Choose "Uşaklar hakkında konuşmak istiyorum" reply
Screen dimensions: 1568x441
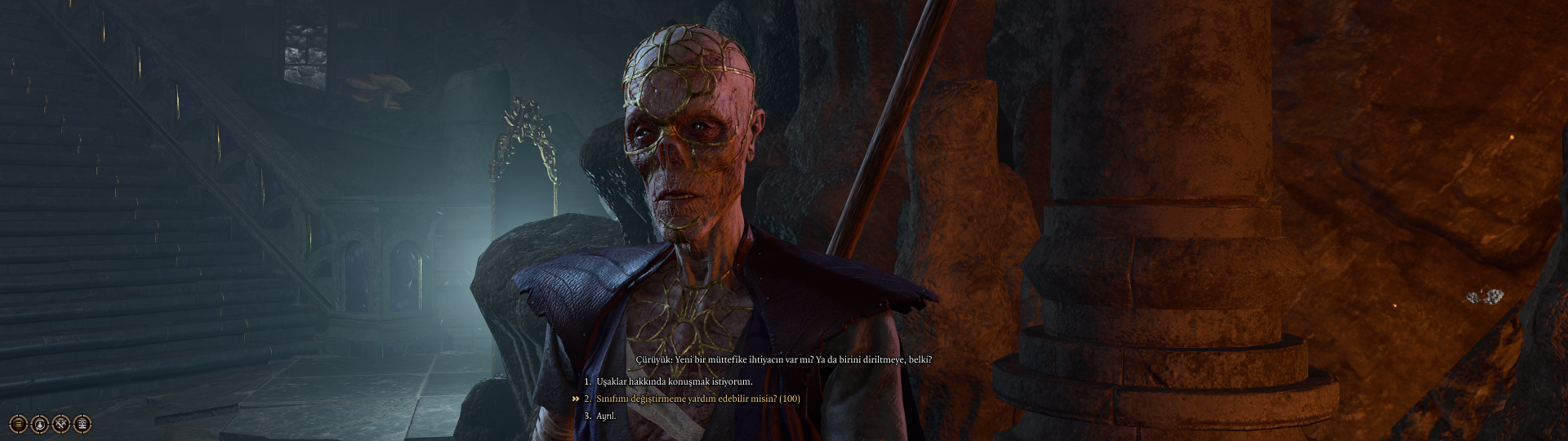pos(674,381)
